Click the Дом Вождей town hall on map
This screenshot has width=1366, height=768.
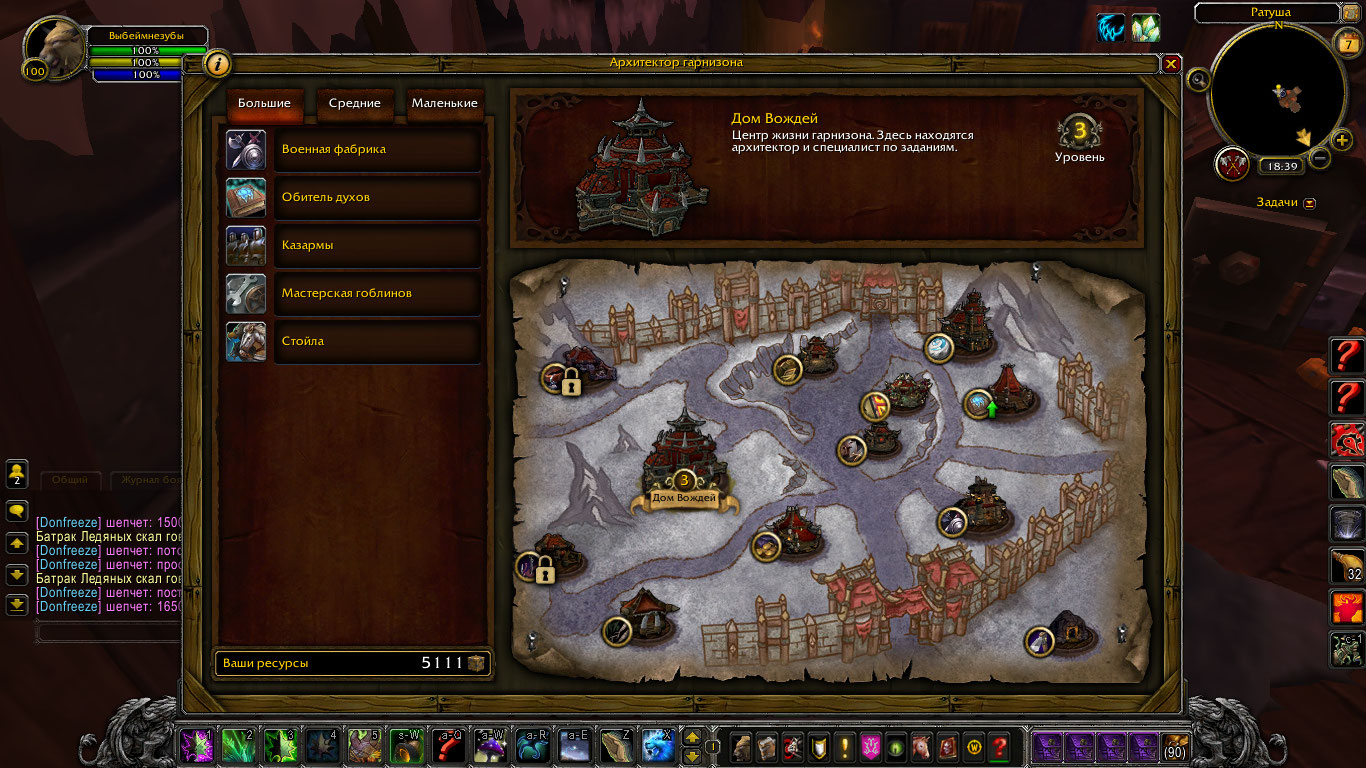coord(684,460)
